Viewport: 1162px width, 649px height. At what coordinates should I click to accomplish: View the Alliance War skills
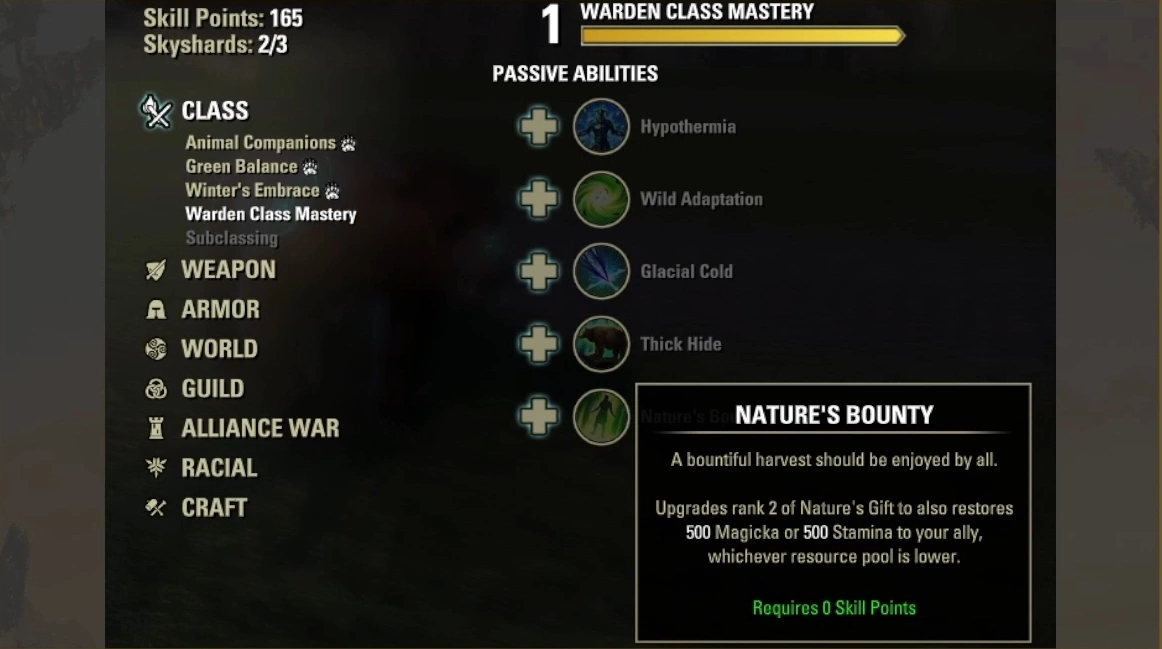click(x=259, y=428)
